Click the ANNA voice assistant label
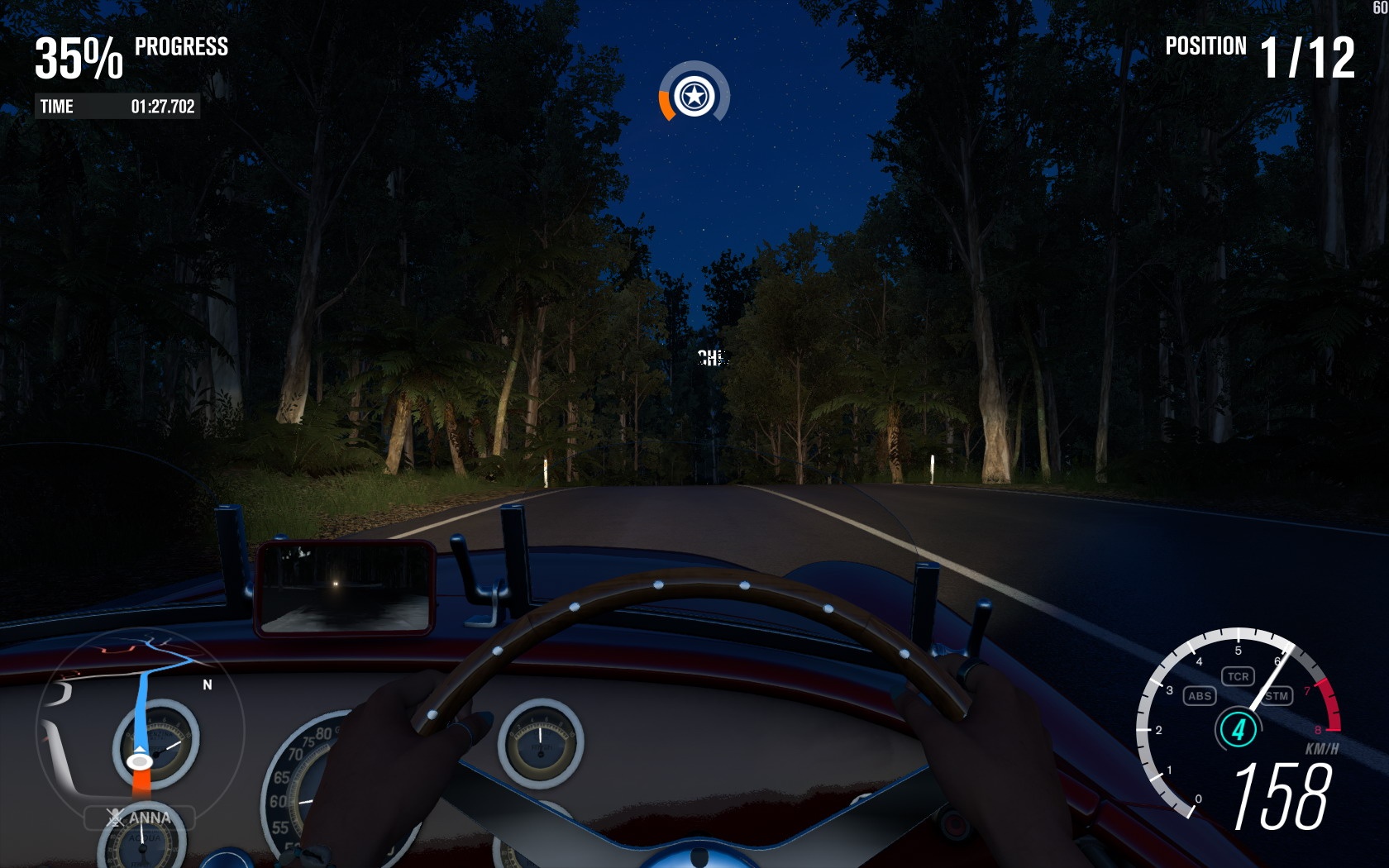 click(x=140, y=818)
